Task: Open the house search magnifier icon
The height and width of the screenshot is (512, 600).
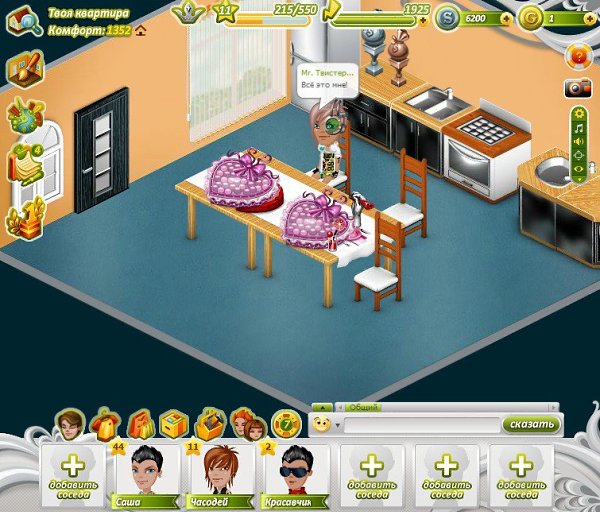Action: pos(22,22)
